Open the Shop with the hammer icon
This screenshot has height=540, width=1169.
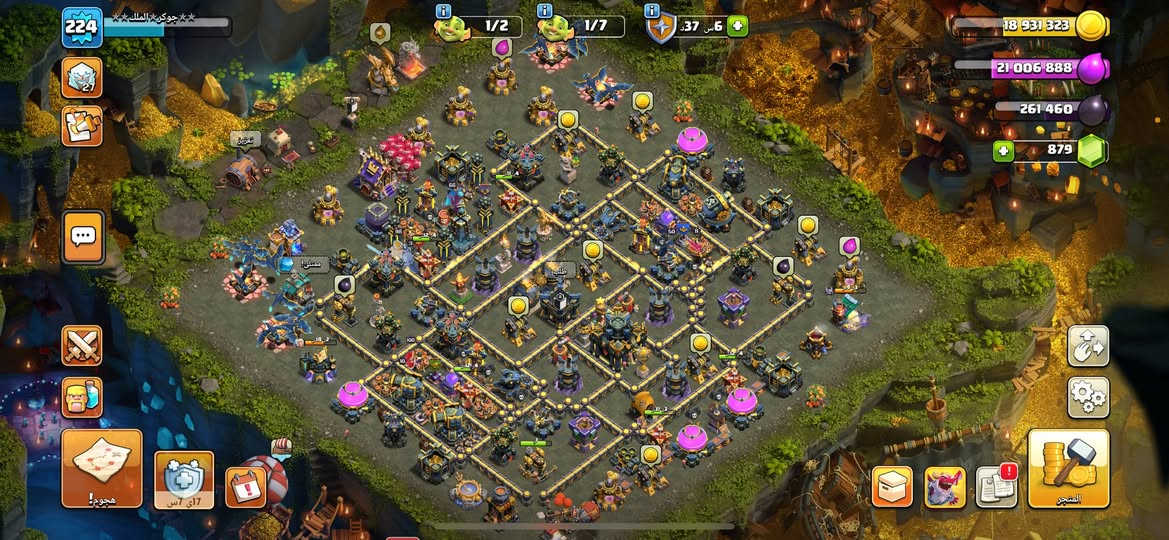[x=1068, y=468]
